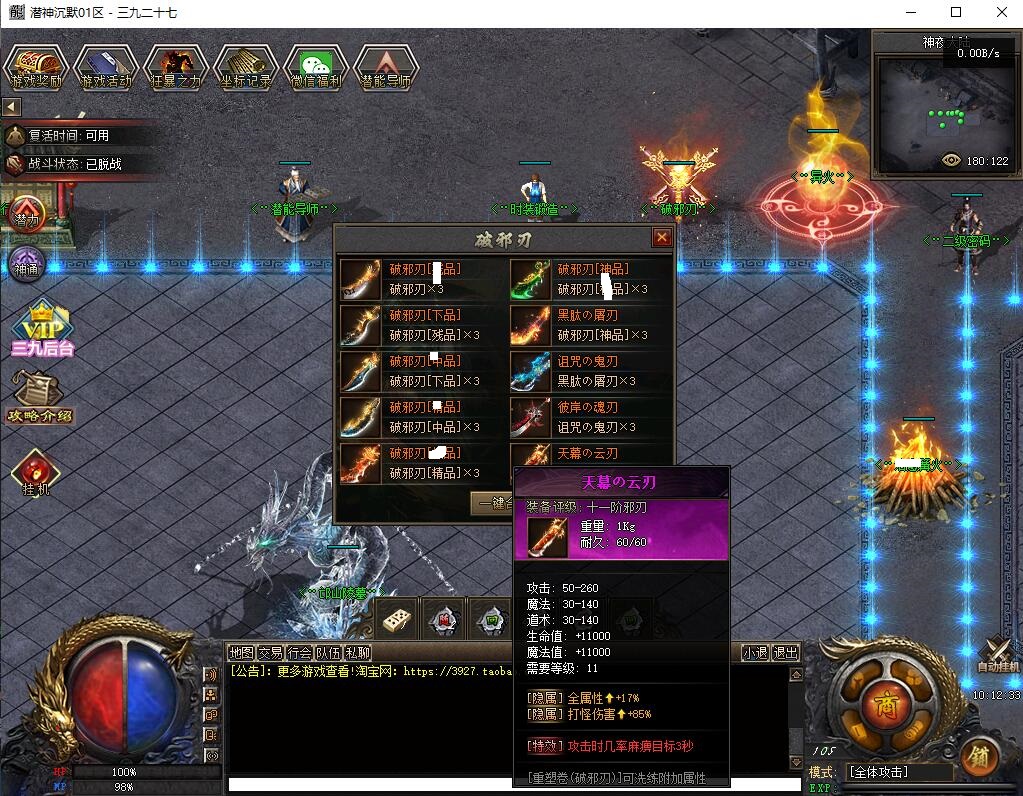
Task: Select the 彼岸の魂刃 recipe row
Action: tap(590, 417)
